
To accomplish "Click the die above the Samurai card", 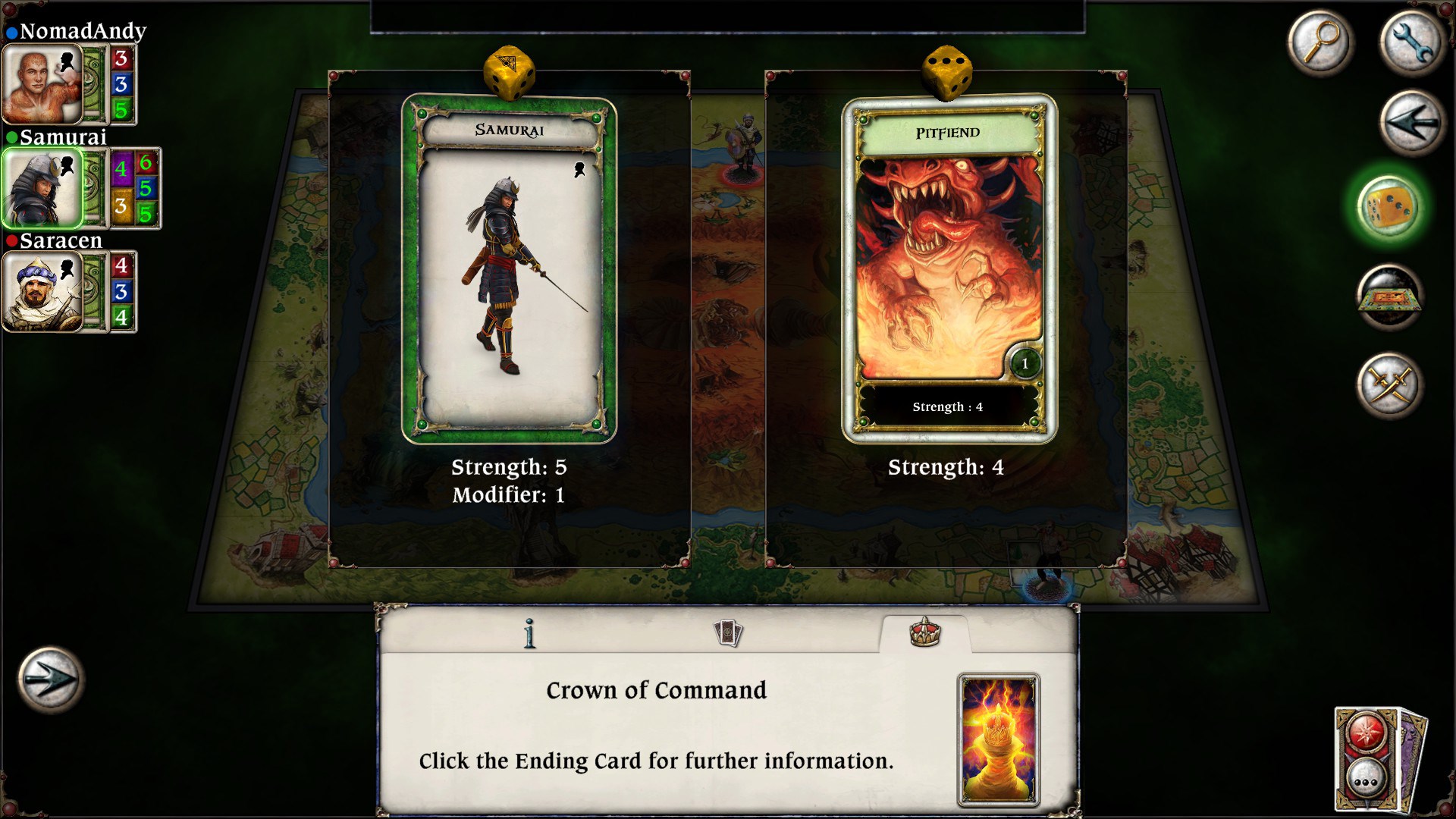I will point(509,73).
